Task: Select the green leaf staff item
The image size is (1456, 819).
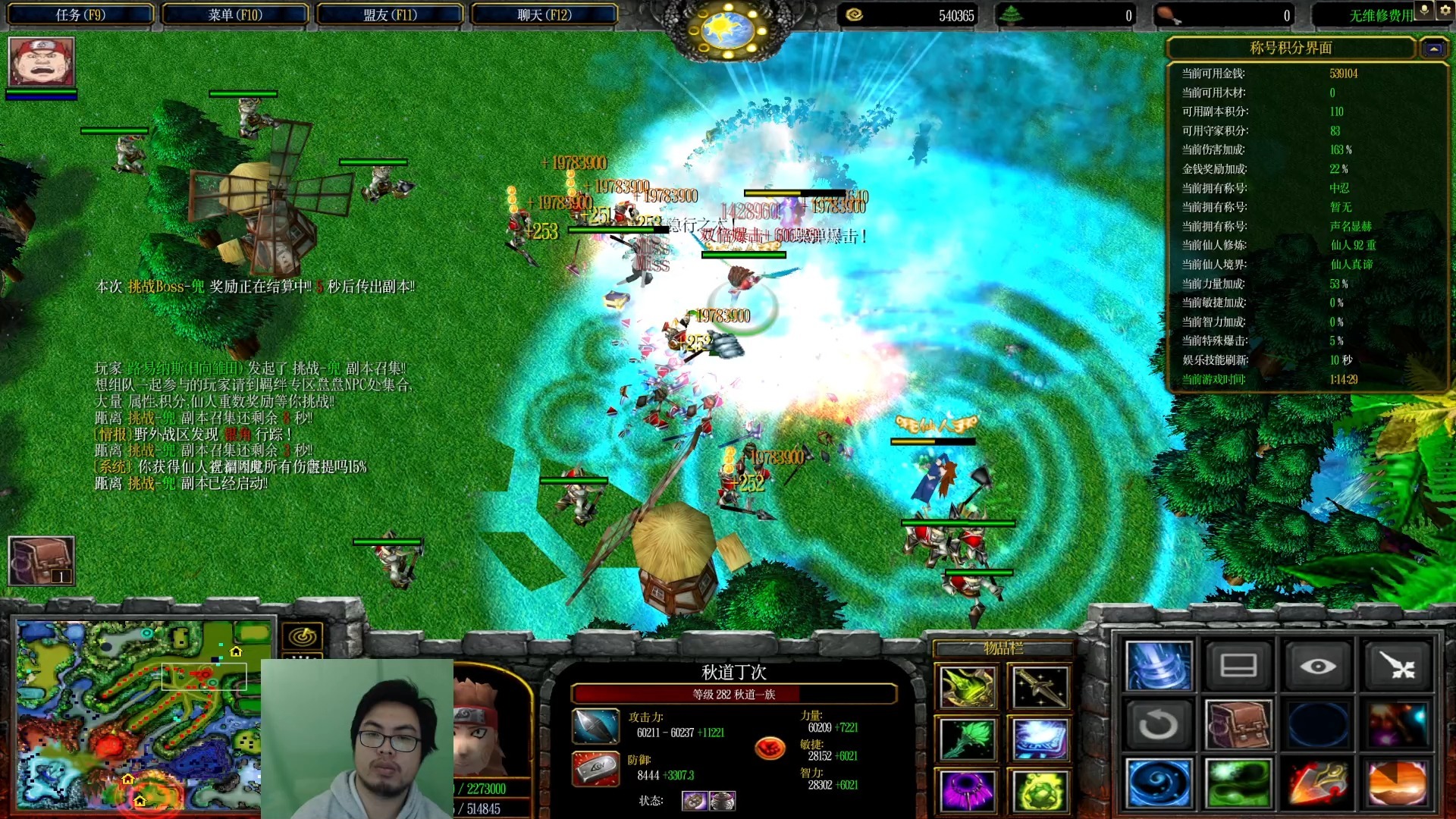Action: tap(967, 739)
